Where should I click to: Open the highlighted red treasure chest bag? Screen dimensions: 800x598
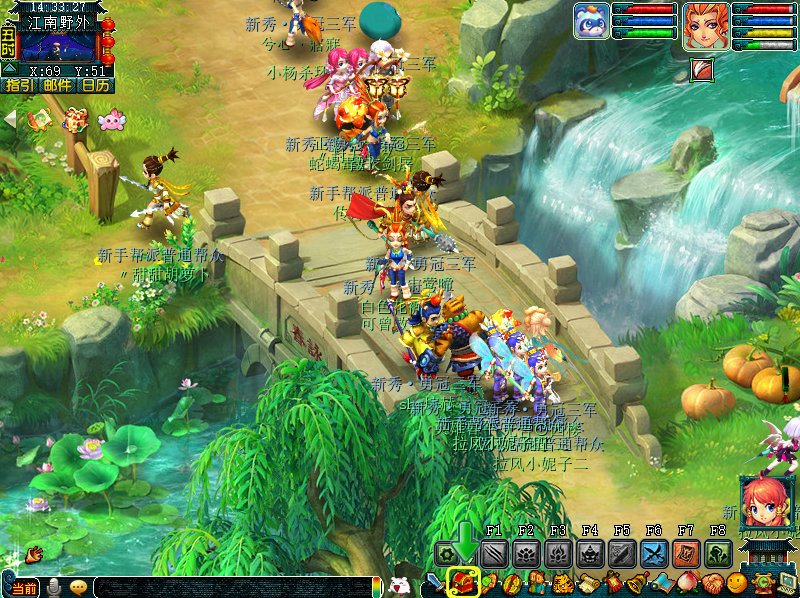463,581
